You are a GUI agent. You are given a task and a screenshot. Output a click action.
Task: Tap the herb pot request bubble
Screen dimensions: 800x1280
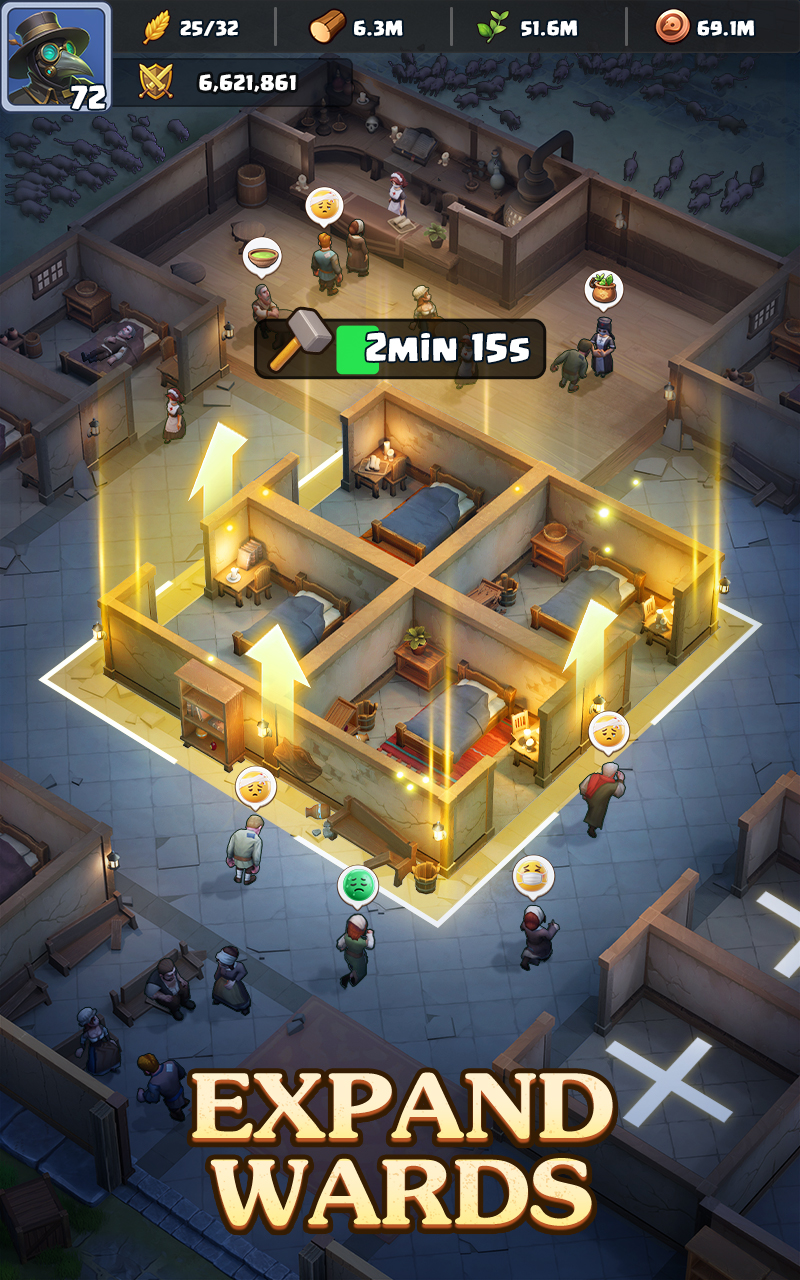[604, 290]
